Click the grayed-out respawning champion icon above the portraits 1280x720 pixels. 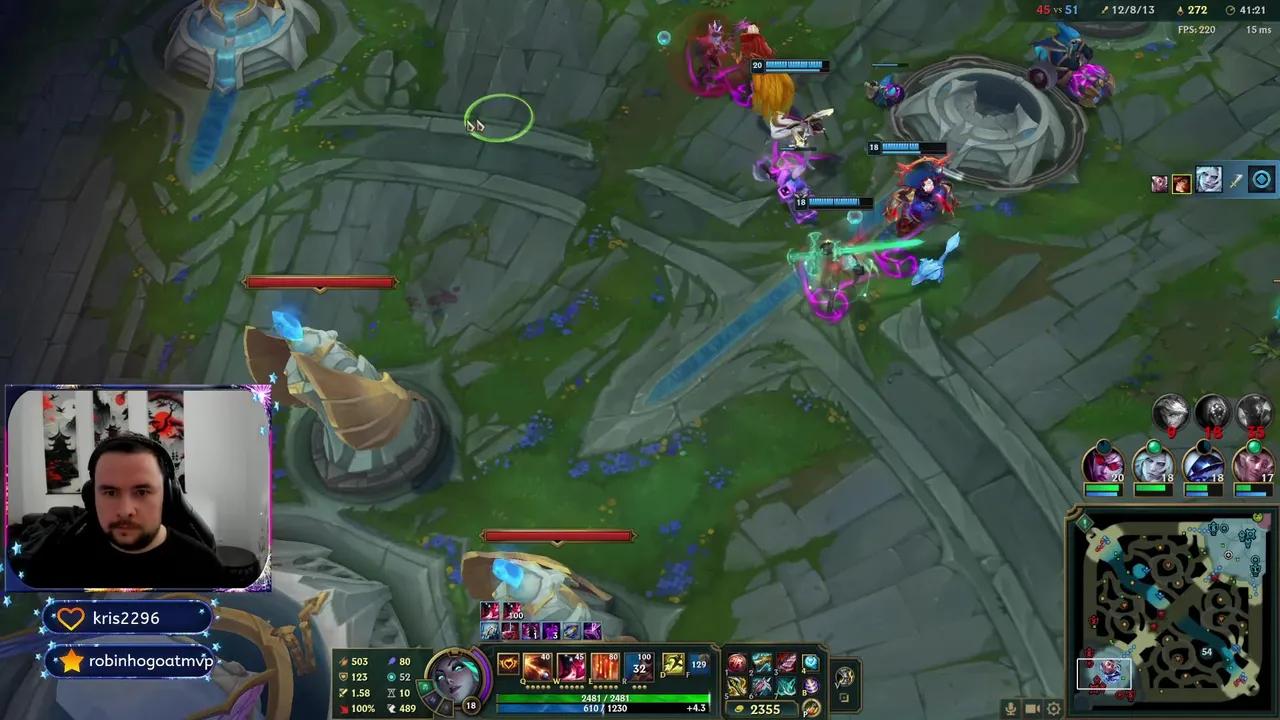tap(1170, 411)
